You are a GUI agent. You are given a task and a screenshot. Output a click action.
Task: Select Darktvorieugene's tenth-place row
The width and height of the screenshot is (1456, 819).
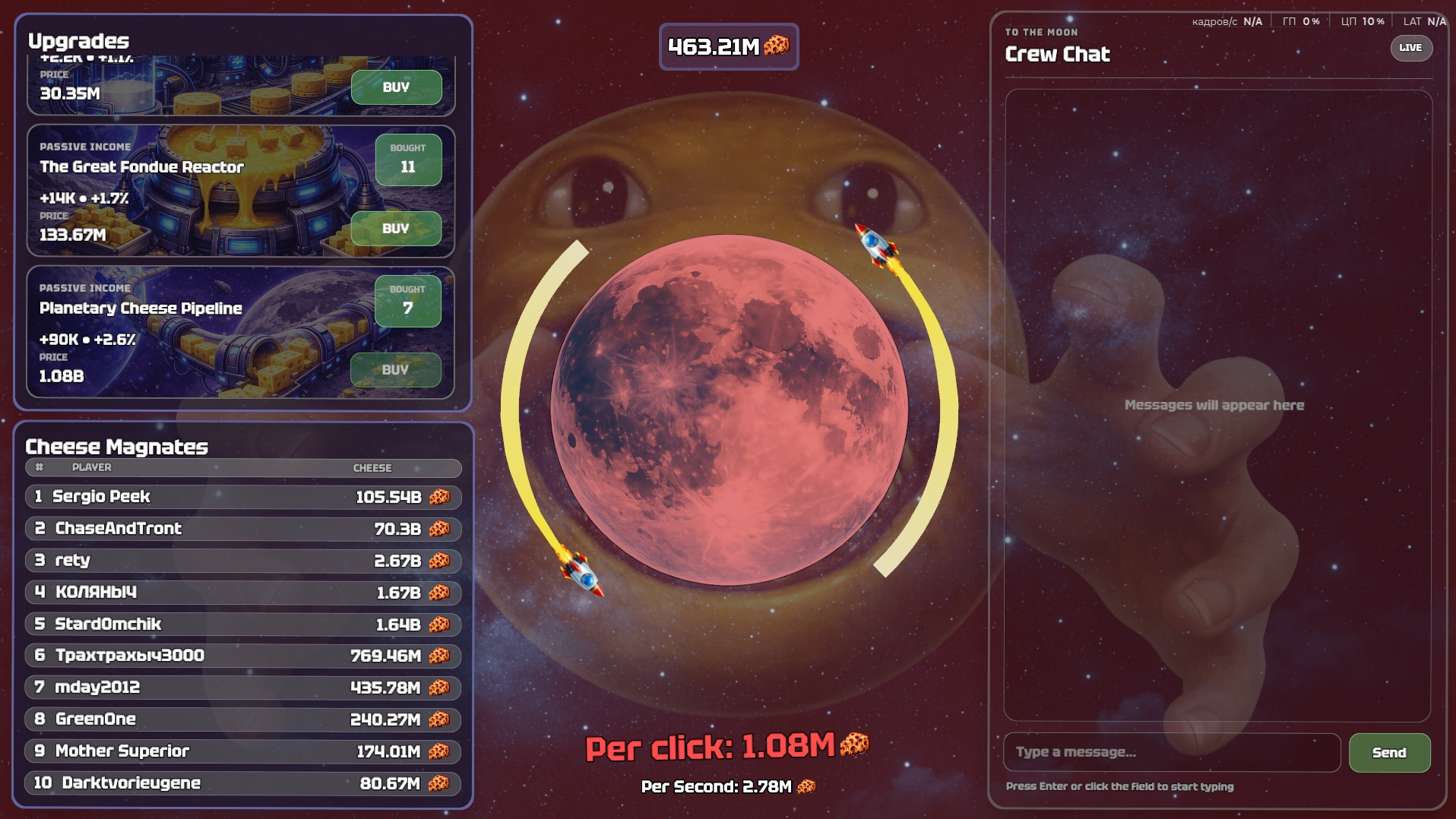(243, 783)
